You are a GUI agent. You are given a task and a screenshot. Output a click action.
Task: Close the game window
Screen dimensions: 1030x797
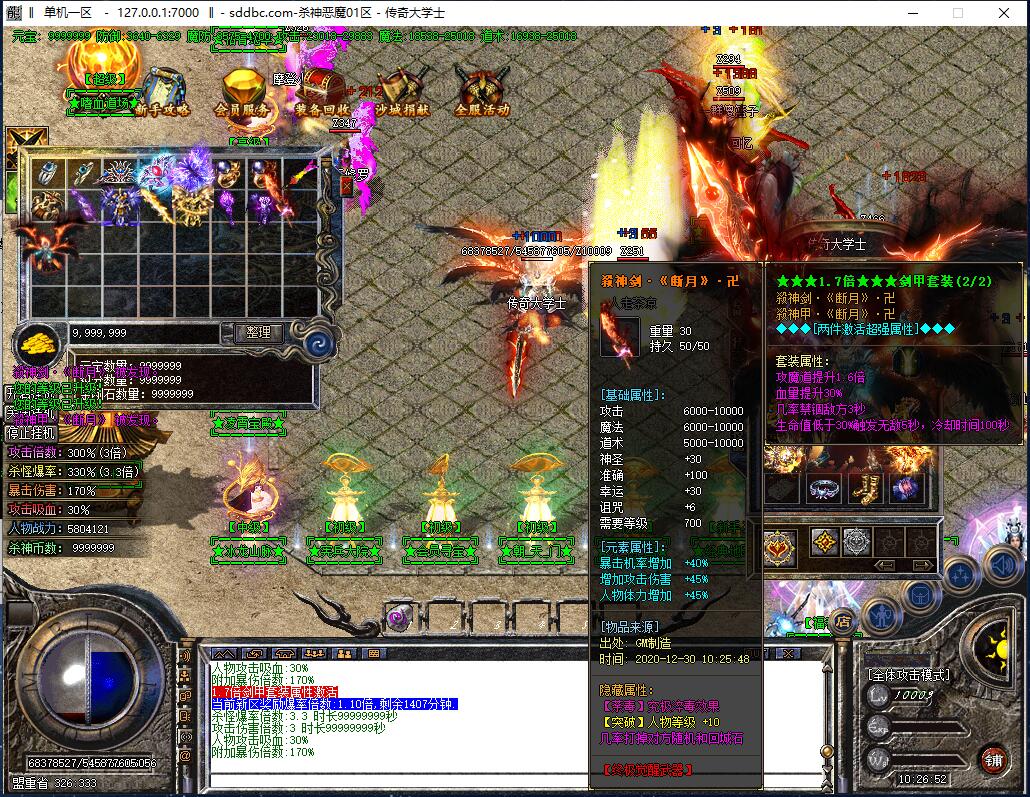[1004, 13]
